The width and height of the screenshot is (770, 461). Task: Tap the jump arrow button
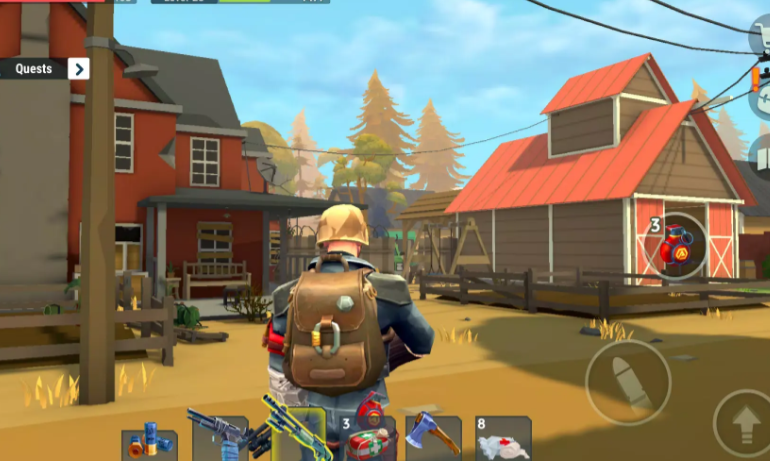pos(744,421)
